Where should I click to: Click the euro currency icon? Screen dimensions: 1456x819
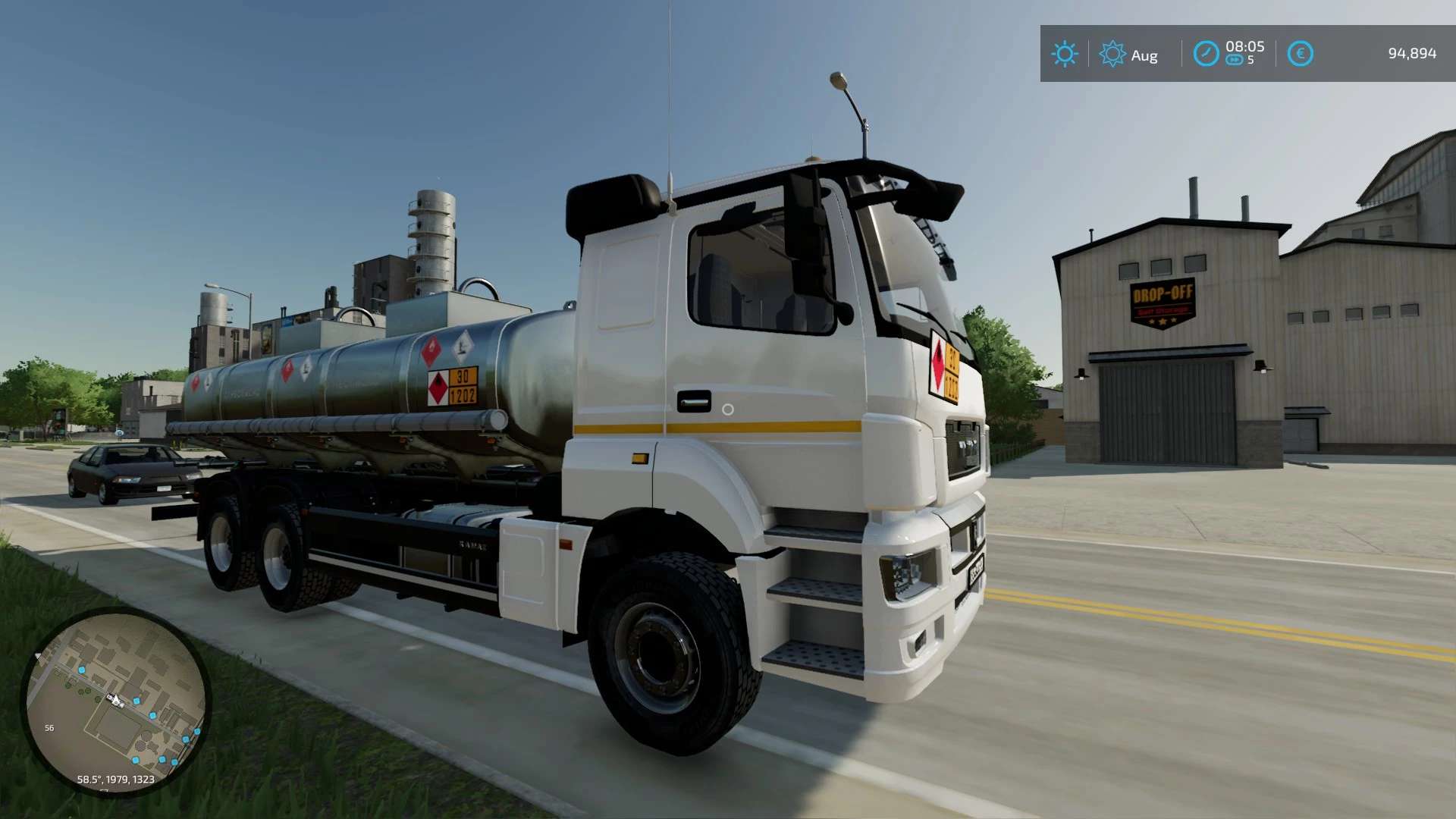[1300, 54]
